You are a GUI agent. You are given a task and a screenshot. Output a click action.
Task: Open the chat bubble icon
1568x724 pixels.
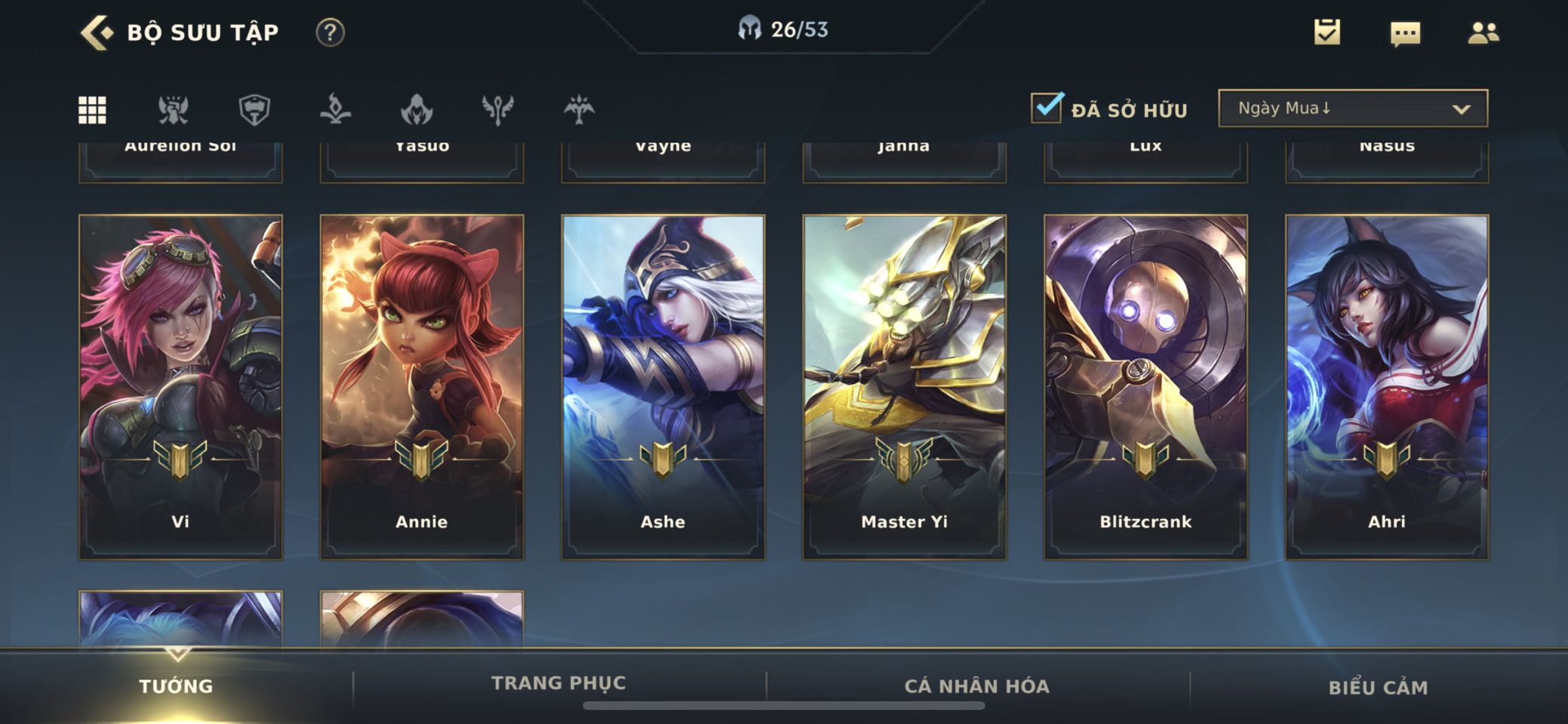coord(1405,33)
